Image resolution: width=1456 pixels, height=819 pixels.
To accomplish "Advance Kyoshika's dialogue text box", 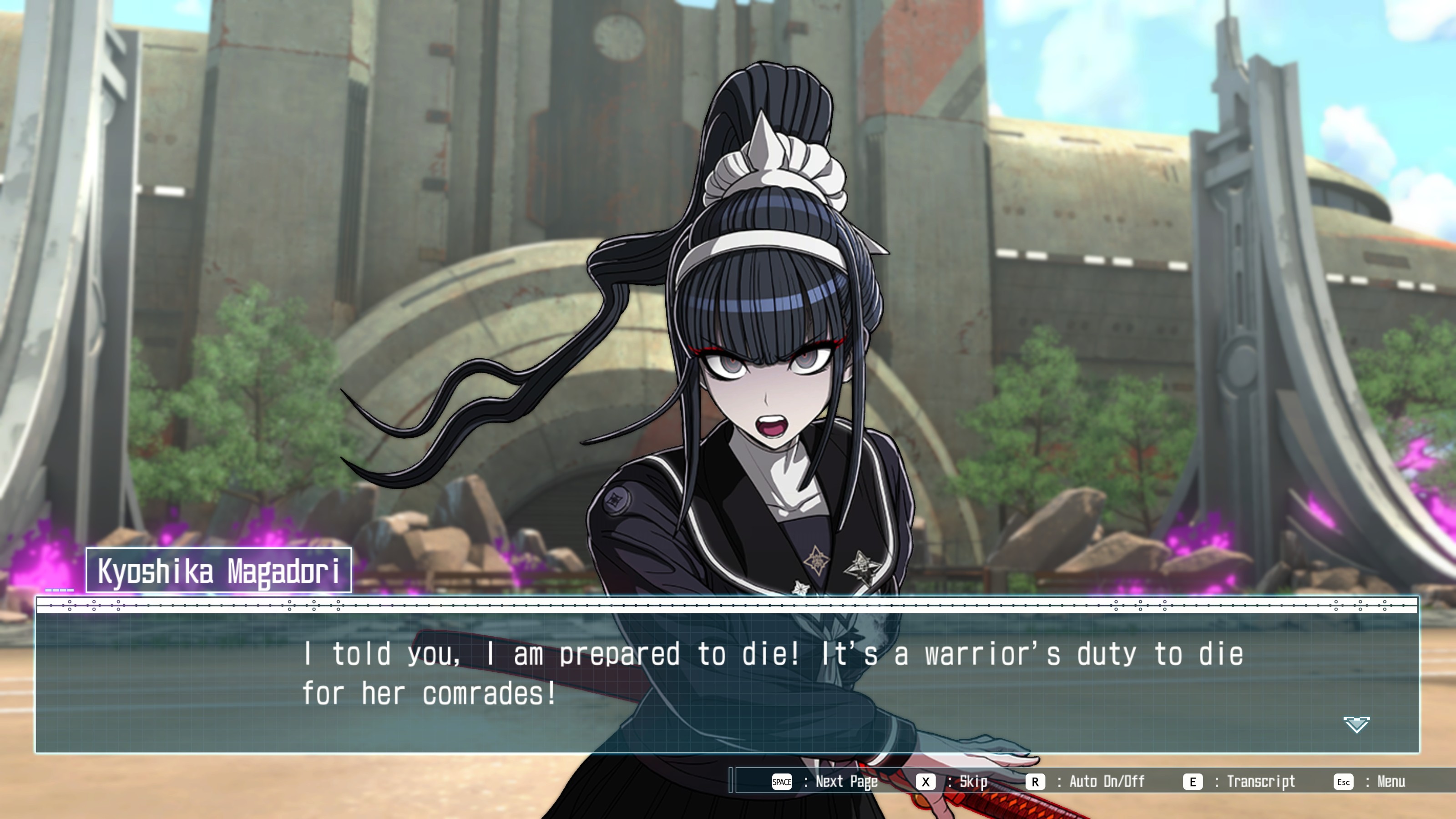I will tap(727, 675).
